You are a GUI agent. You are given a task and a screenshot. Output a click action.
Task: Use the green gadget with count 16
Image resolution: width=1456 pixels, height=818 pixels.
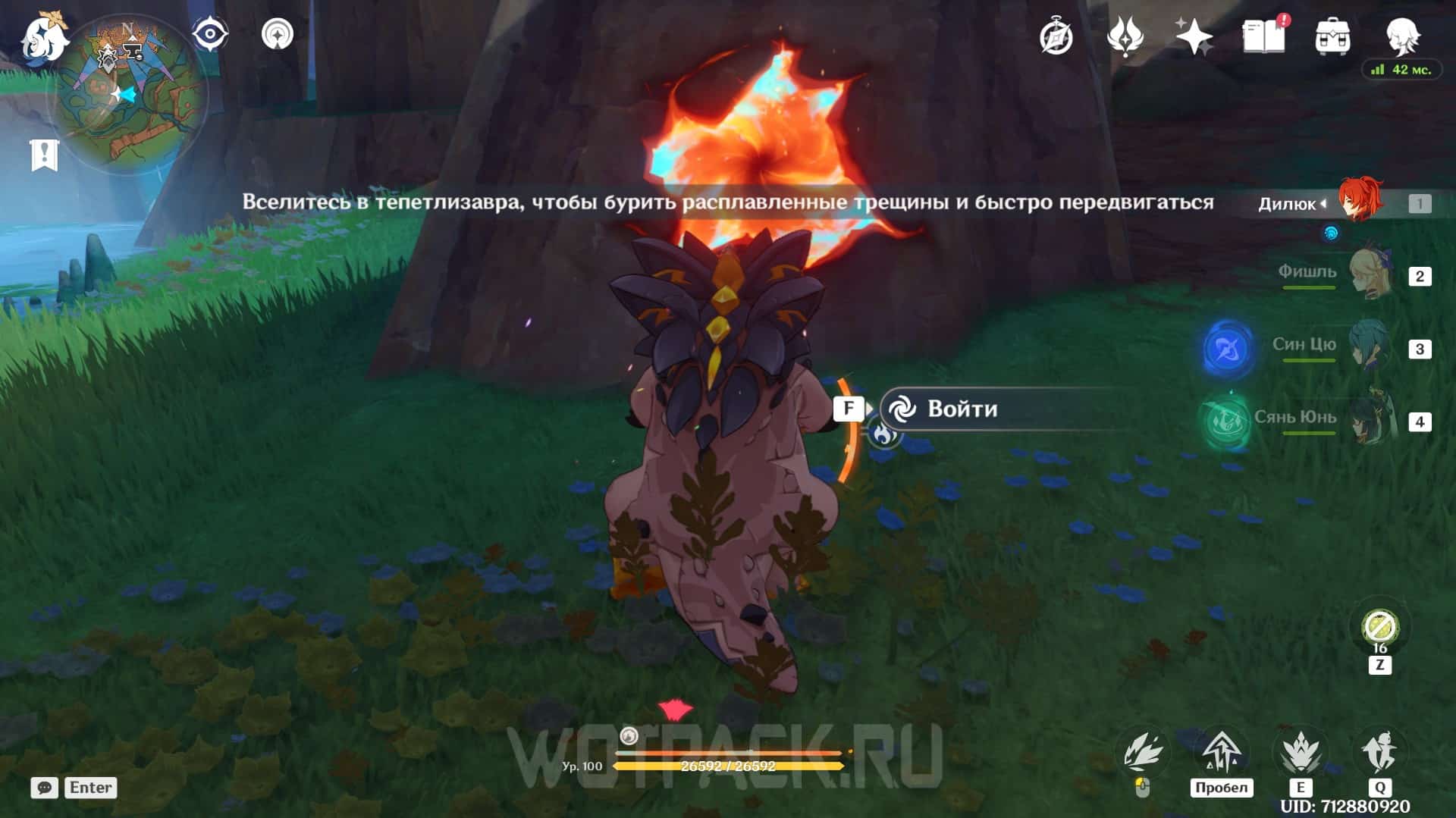coord(1379,628)
